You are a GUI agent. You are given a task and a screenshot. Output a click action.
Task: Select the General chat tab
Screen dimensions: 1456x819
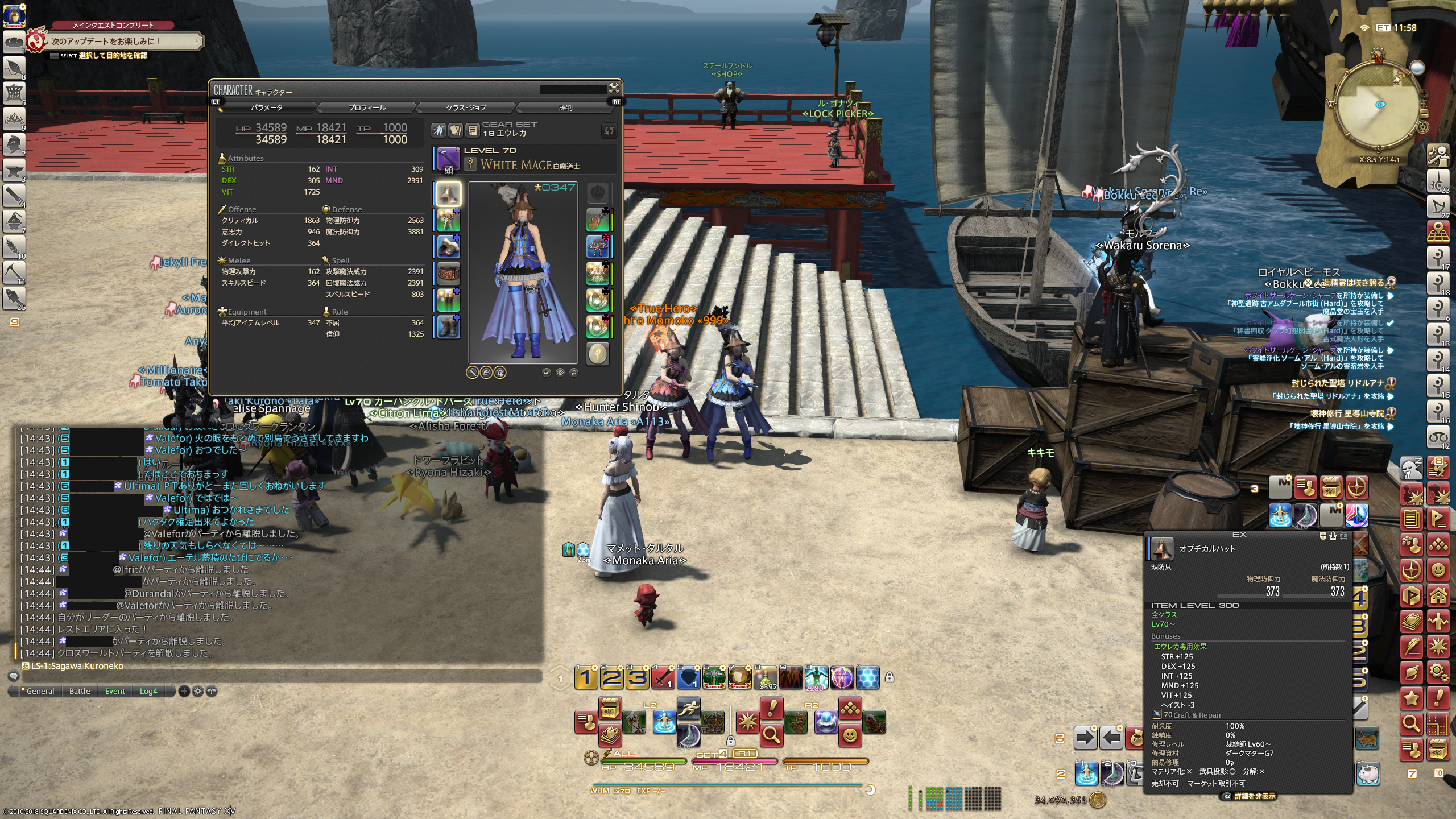pos(40,691)
